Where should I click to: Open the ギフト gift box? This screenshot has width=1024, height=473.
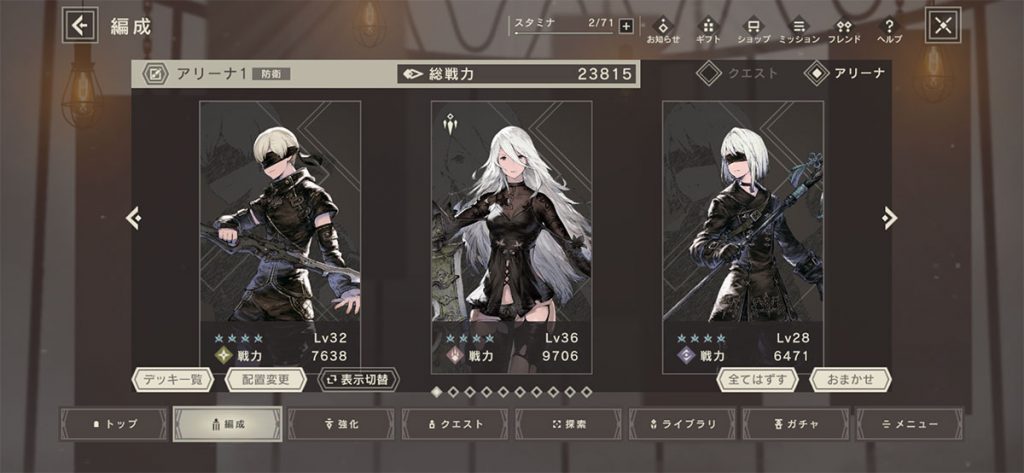coord(708,28)
